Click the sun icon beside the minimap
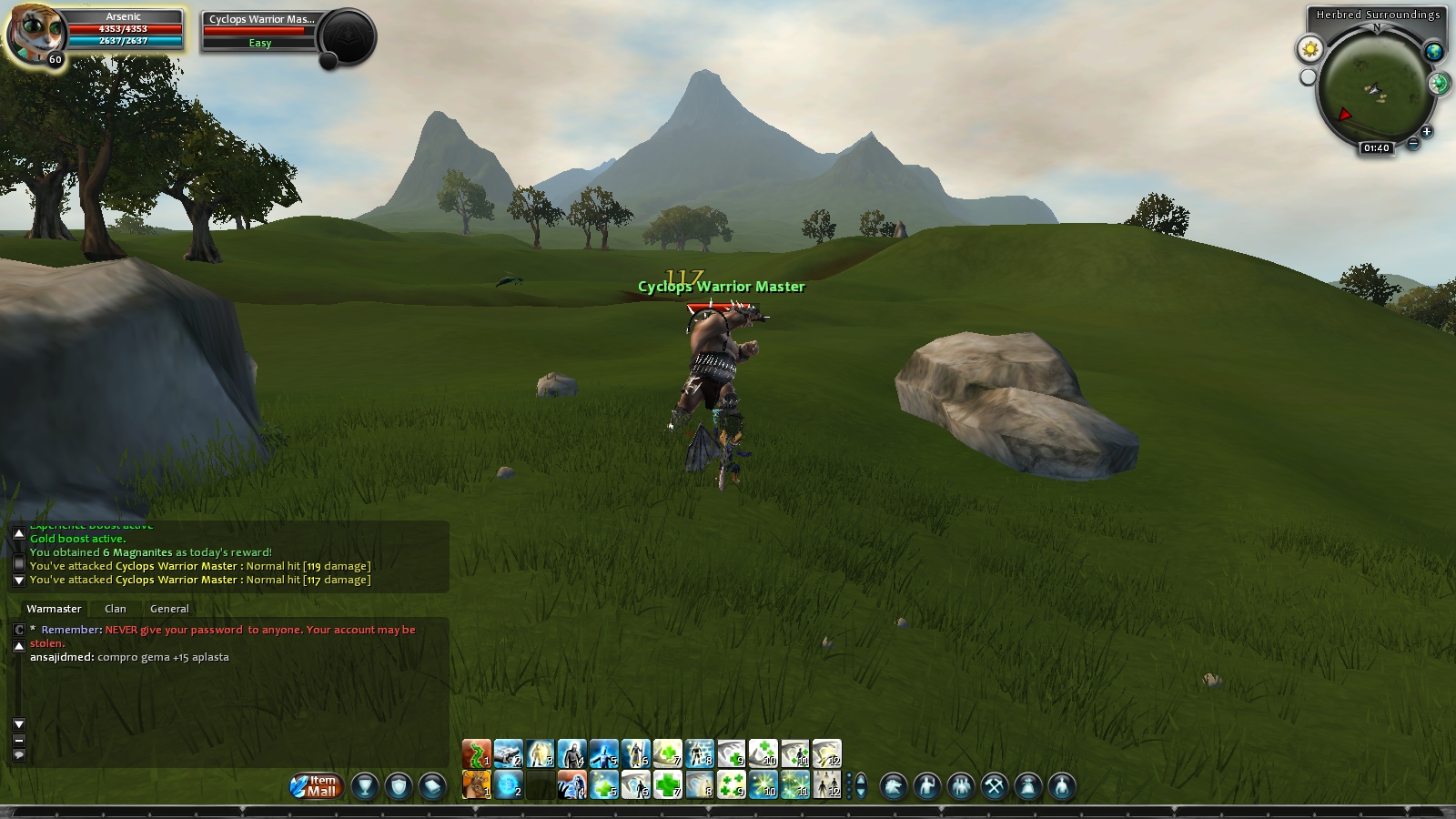 click(1309, 49)
